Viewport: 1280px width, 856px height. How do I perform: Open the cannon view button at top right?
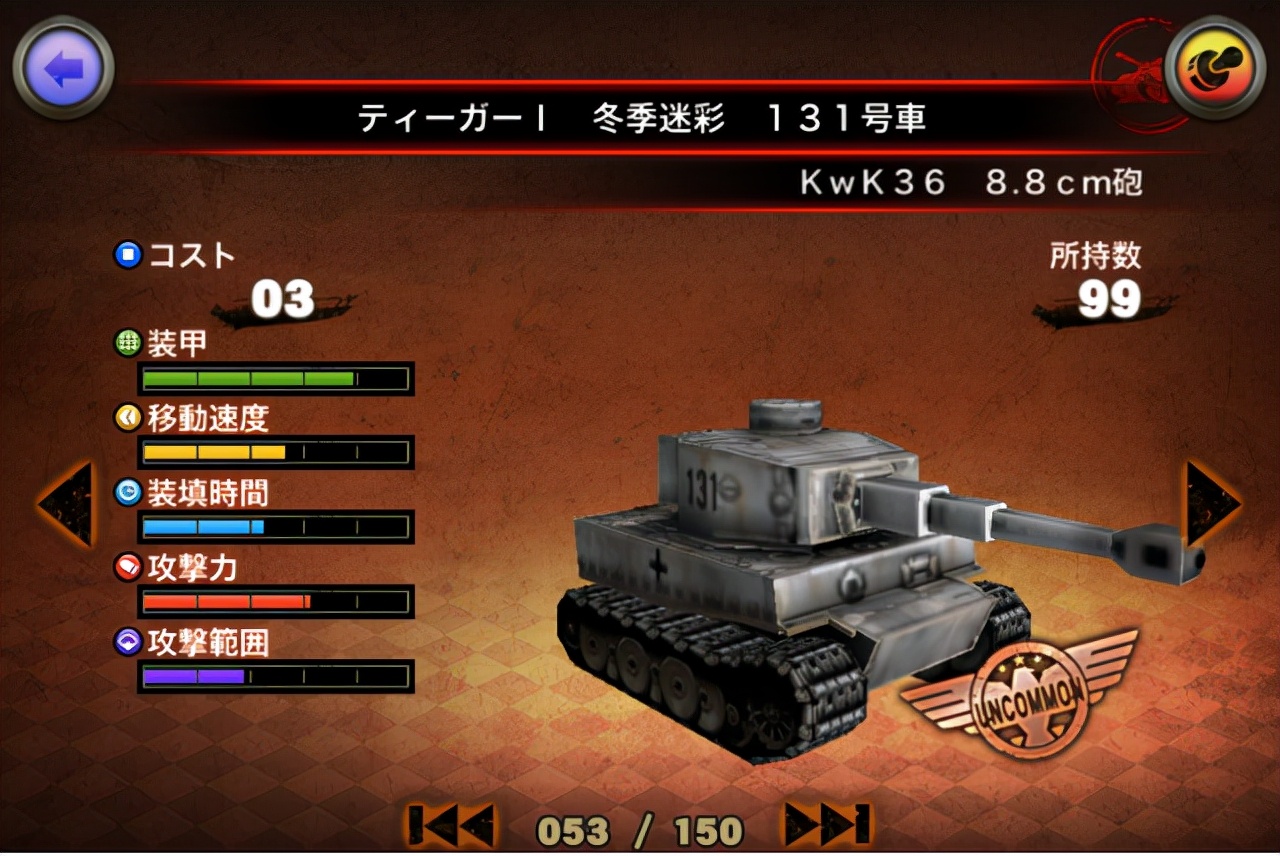1215,67
